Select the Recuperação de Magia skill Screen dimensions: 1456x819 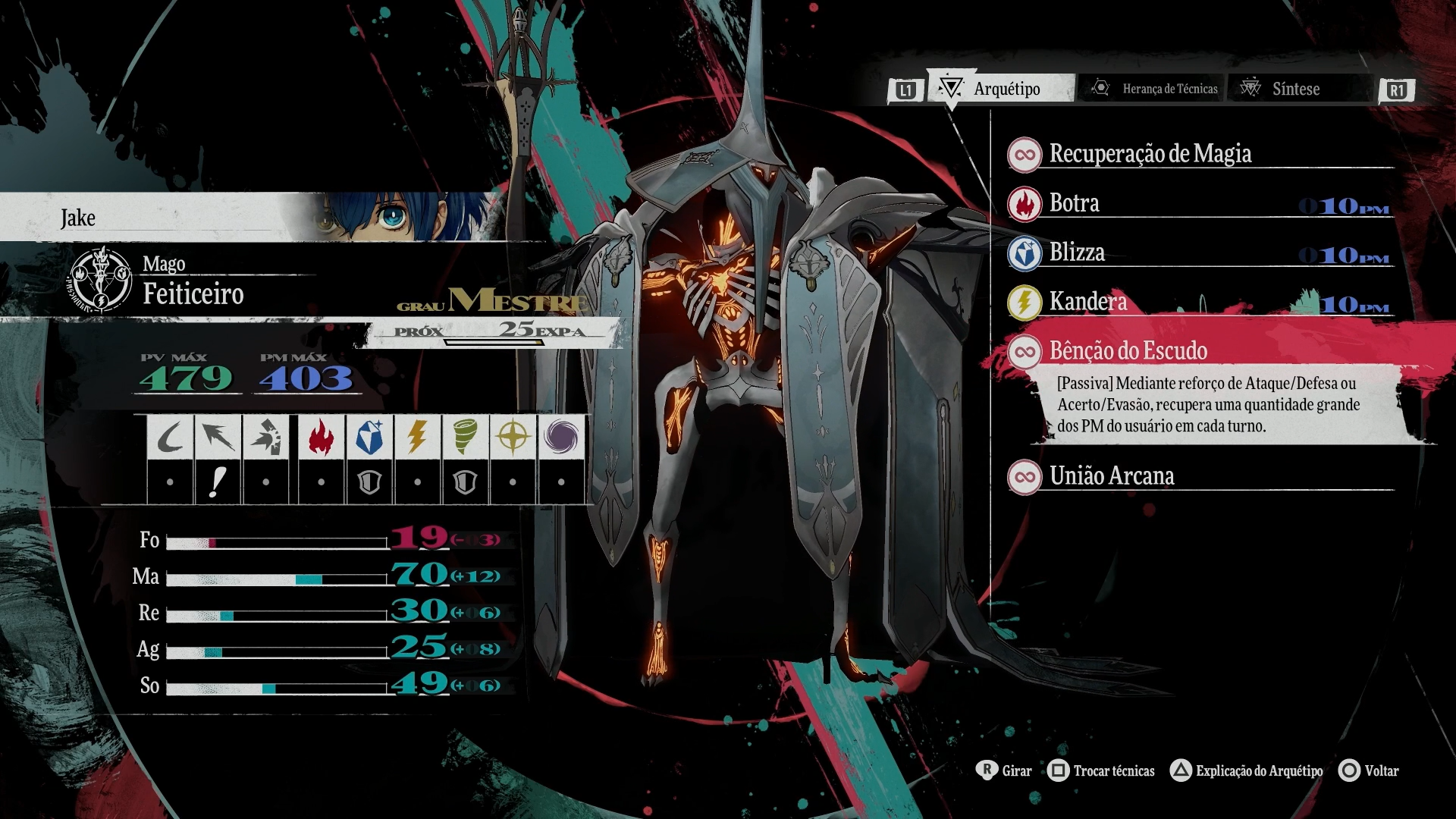point(1150,154)
